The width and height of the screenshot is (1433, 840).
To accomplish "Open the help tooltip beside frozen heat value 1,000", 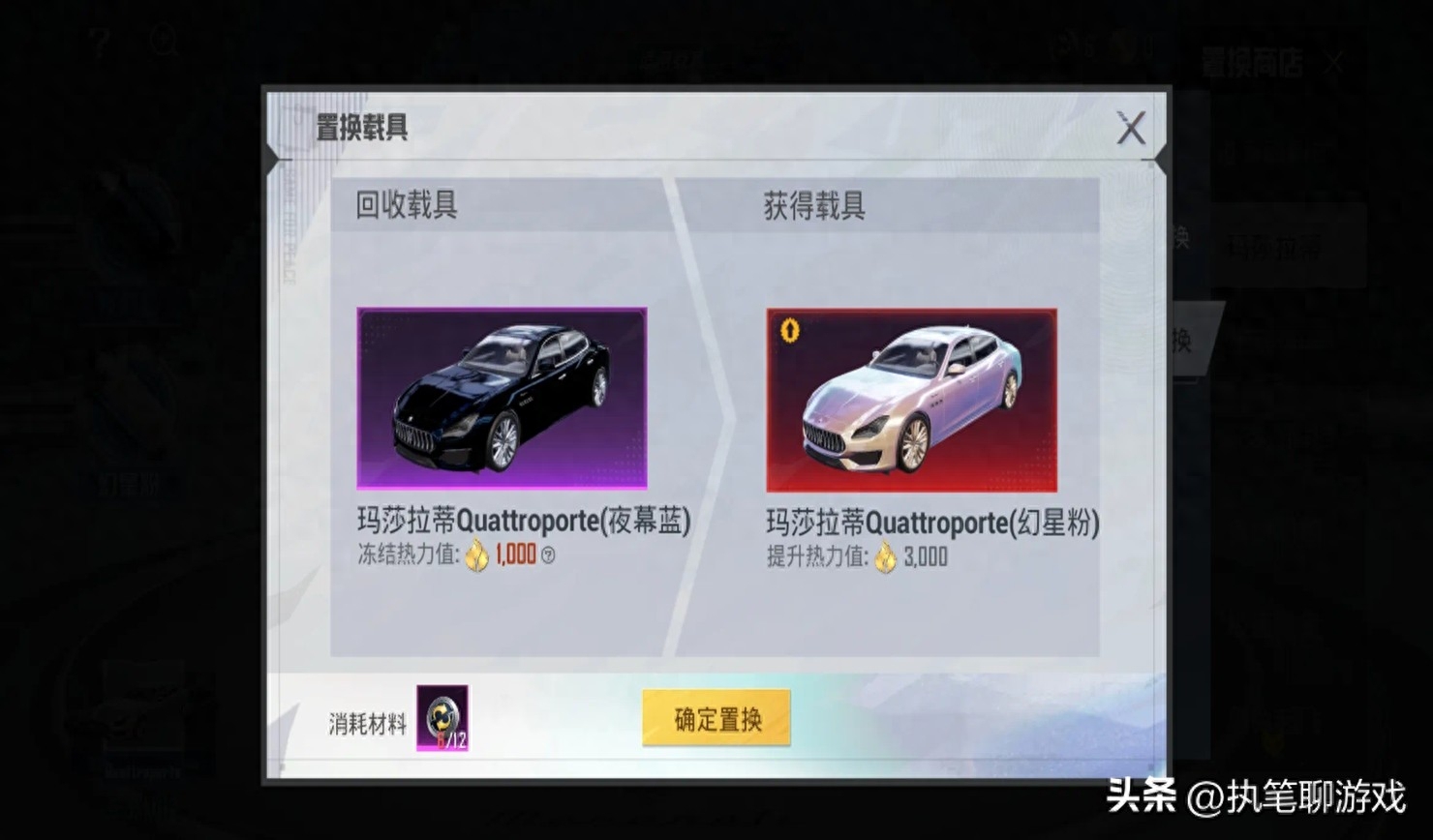I will [549, 556].
